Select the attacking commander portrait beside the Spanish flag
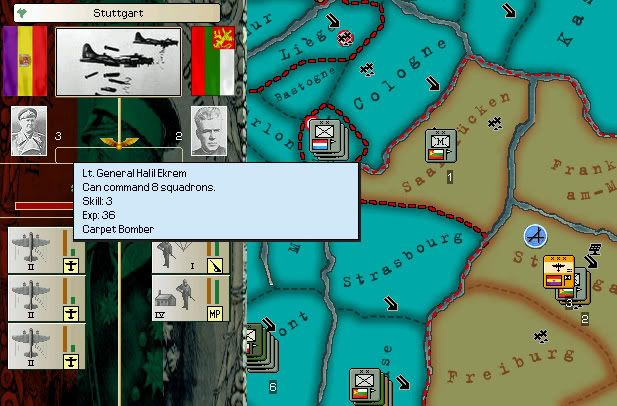Viewport: 617px width, 406px height. pyautogui.click(x=30, y=131)
